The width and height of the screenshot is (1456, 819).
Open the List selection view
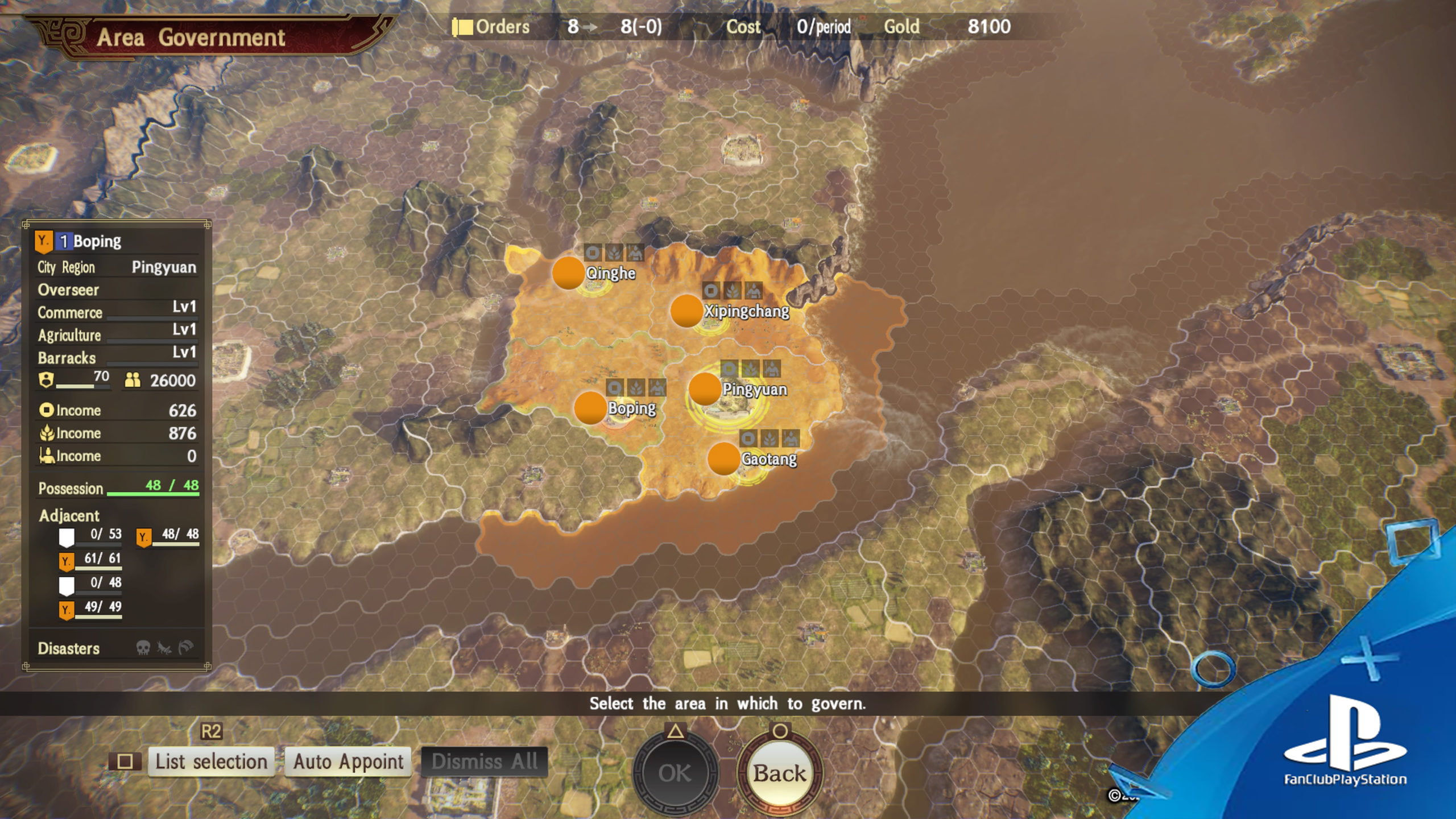point(211,762)
